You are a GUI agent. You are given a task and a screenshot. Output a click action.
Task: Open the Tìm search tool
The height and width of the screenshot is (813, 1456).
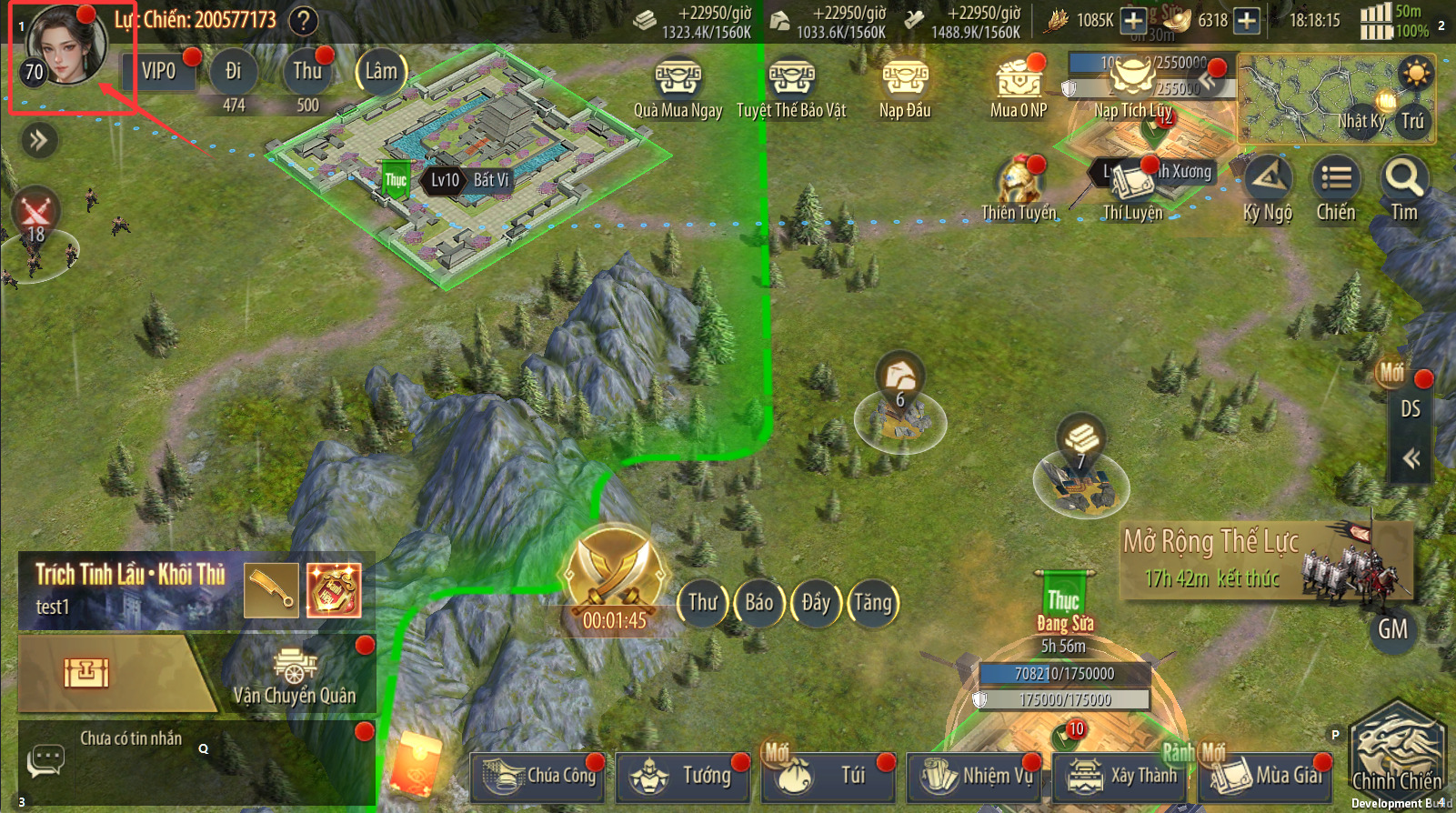tap(1404, 185)
